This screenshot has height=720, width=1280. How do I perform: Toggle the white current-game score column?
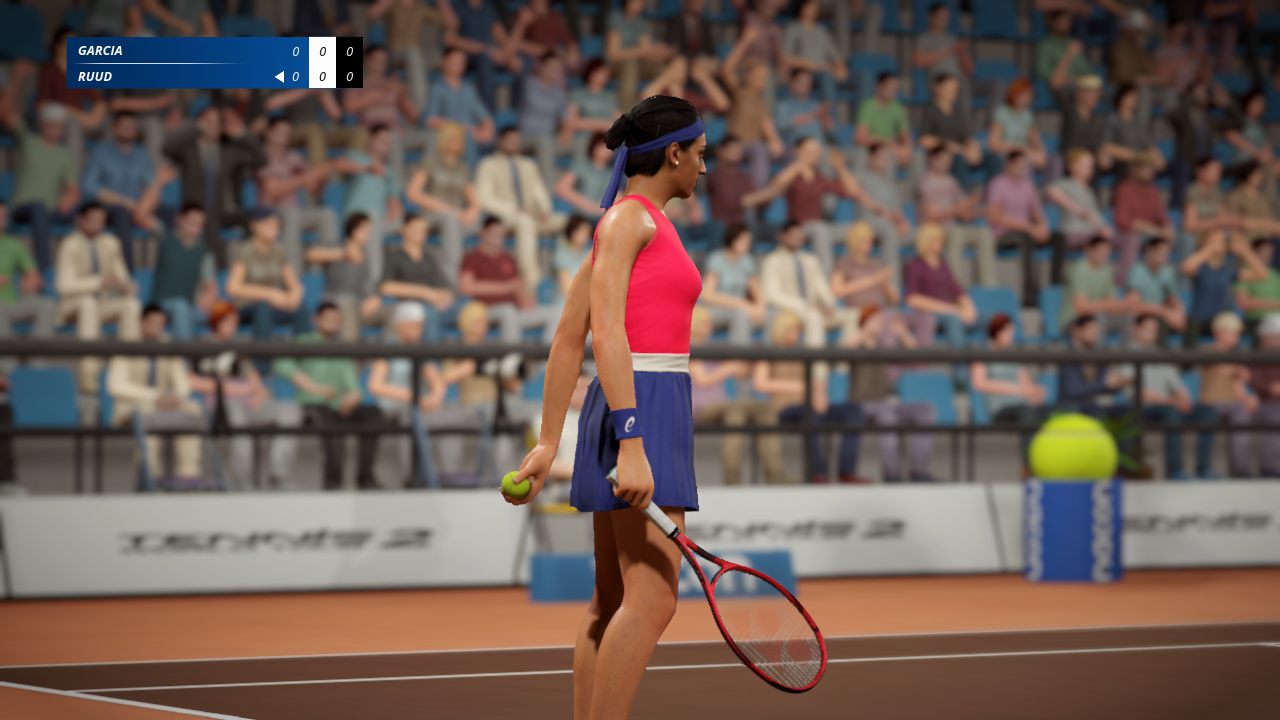(x=322, y=62)
